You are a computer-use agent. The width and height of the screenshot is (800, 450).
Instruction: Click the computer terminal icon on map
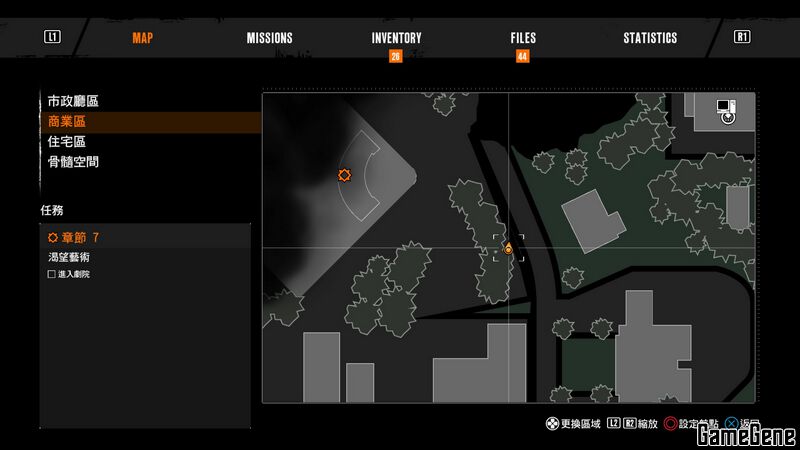tap(726, 110)
